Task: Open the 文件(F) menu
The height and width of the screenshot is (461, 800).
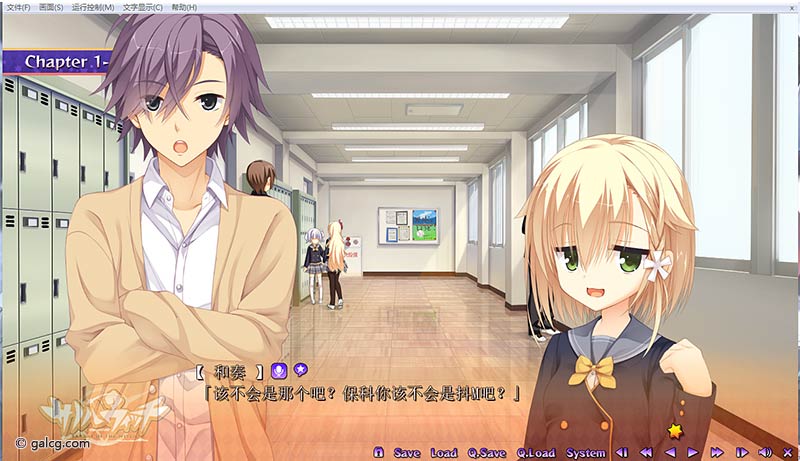Action: click(x=18, y=7)
